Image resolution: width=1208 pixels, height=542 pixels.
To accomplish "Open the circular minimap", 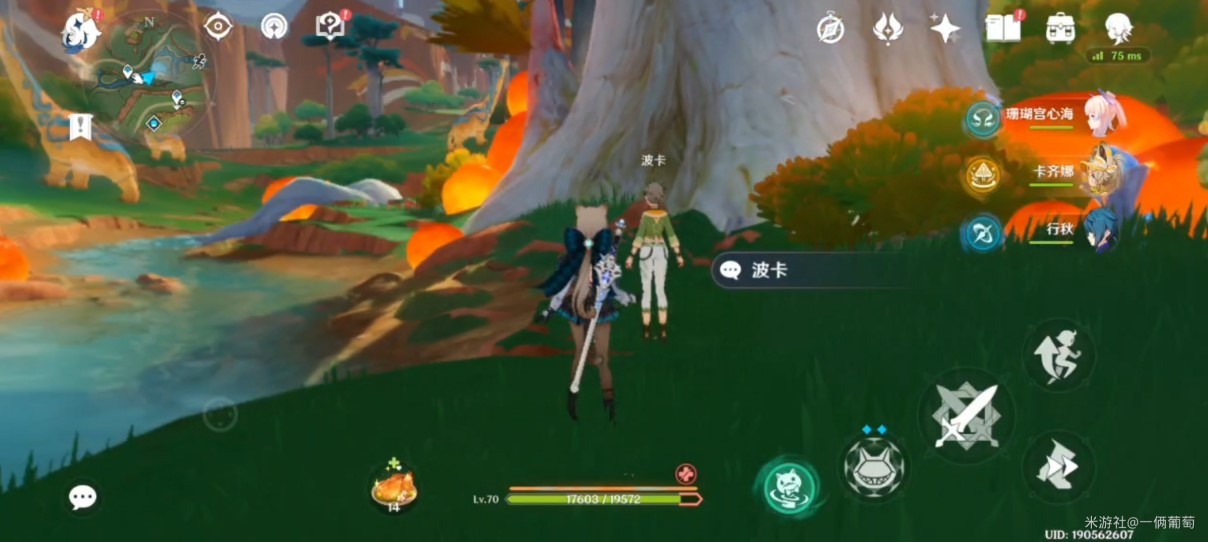I will [149, 77].
